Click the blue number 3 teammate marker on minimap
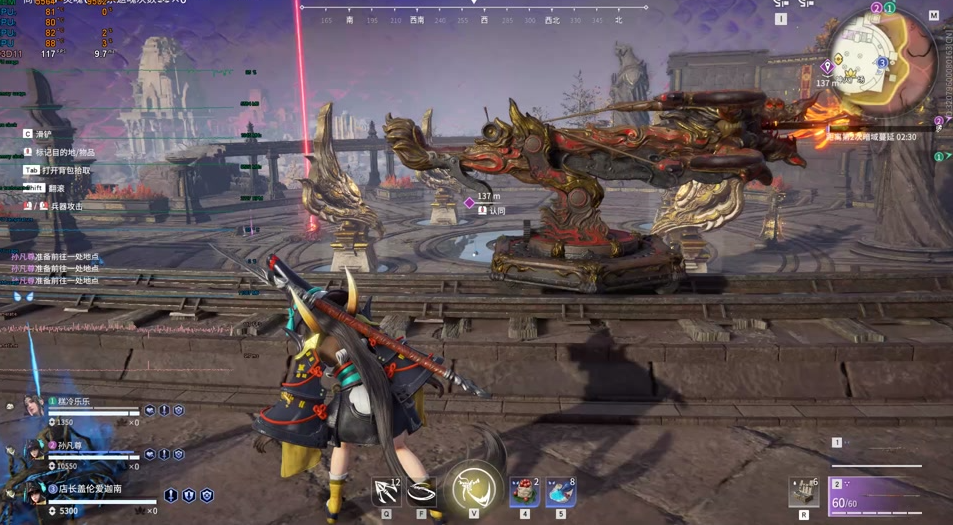 [882, 62]
